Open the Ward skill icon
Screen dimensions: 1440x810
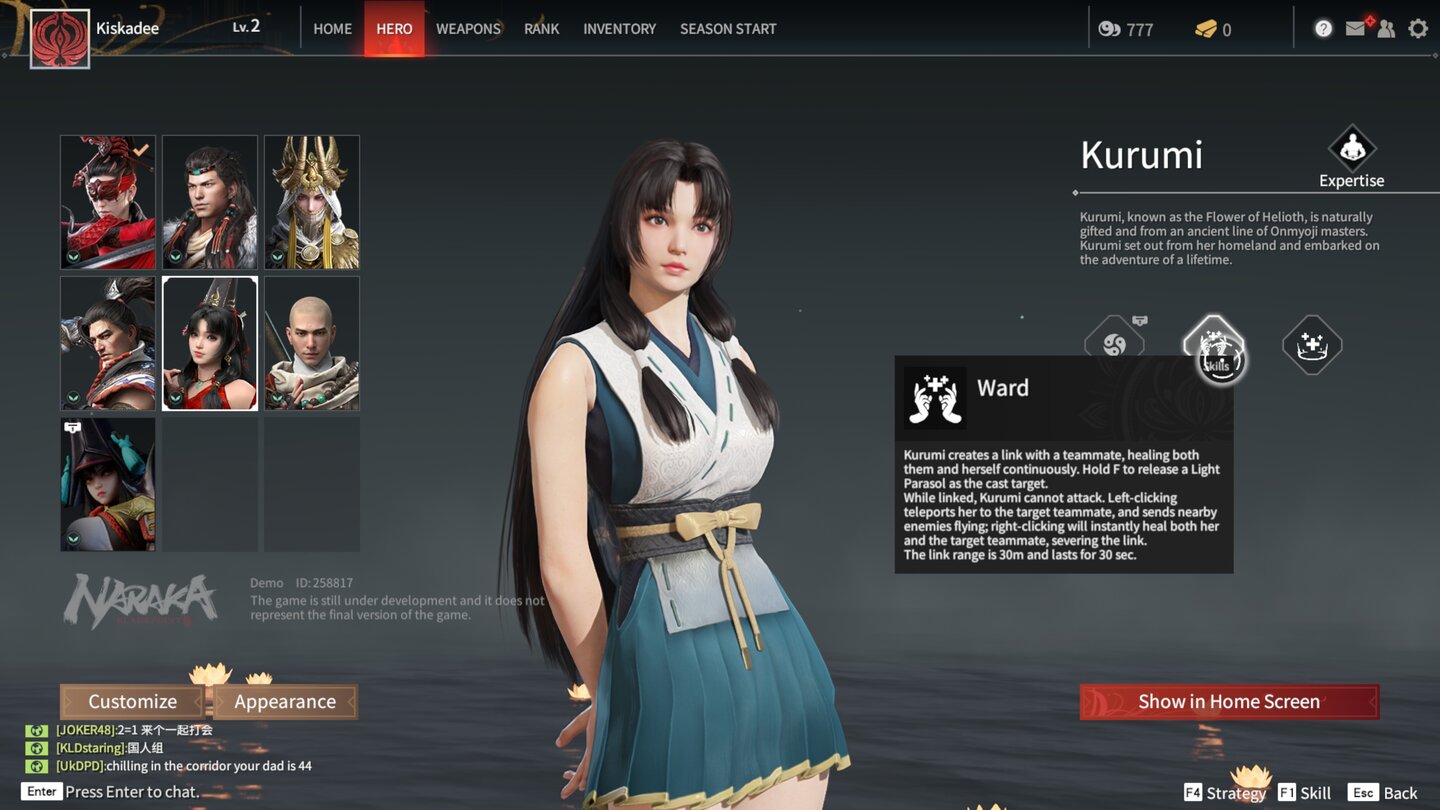pyautogui.click(x=1213, y=345)
